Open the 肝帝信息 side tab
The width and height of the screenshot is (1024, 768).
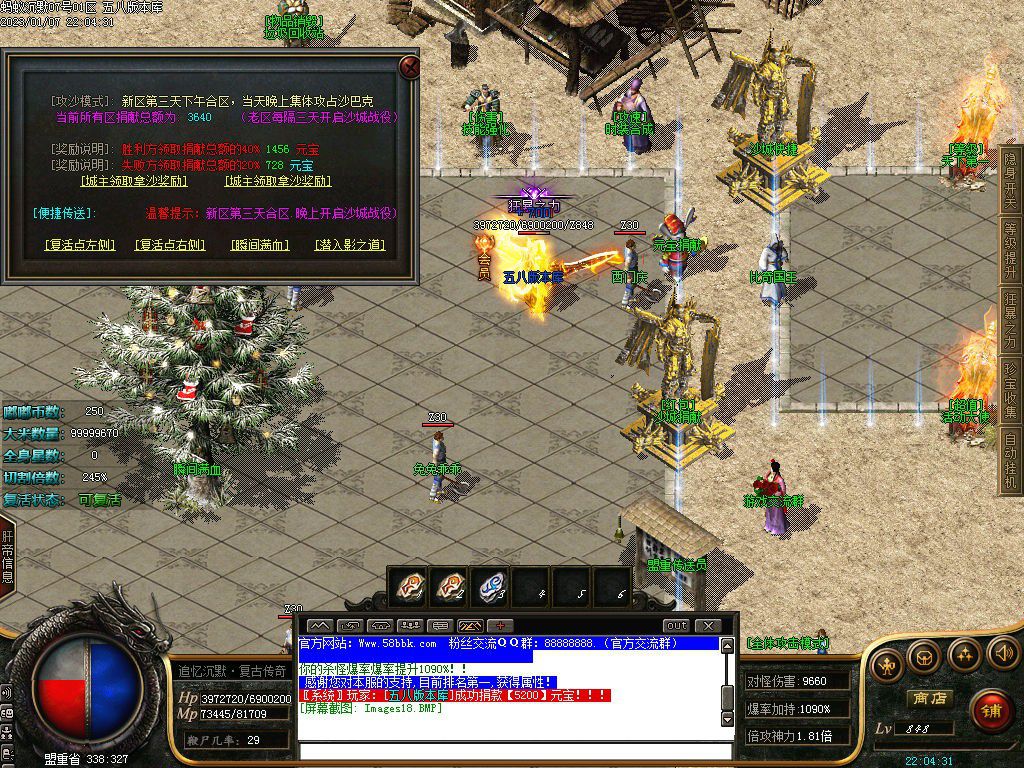[7, 556]
